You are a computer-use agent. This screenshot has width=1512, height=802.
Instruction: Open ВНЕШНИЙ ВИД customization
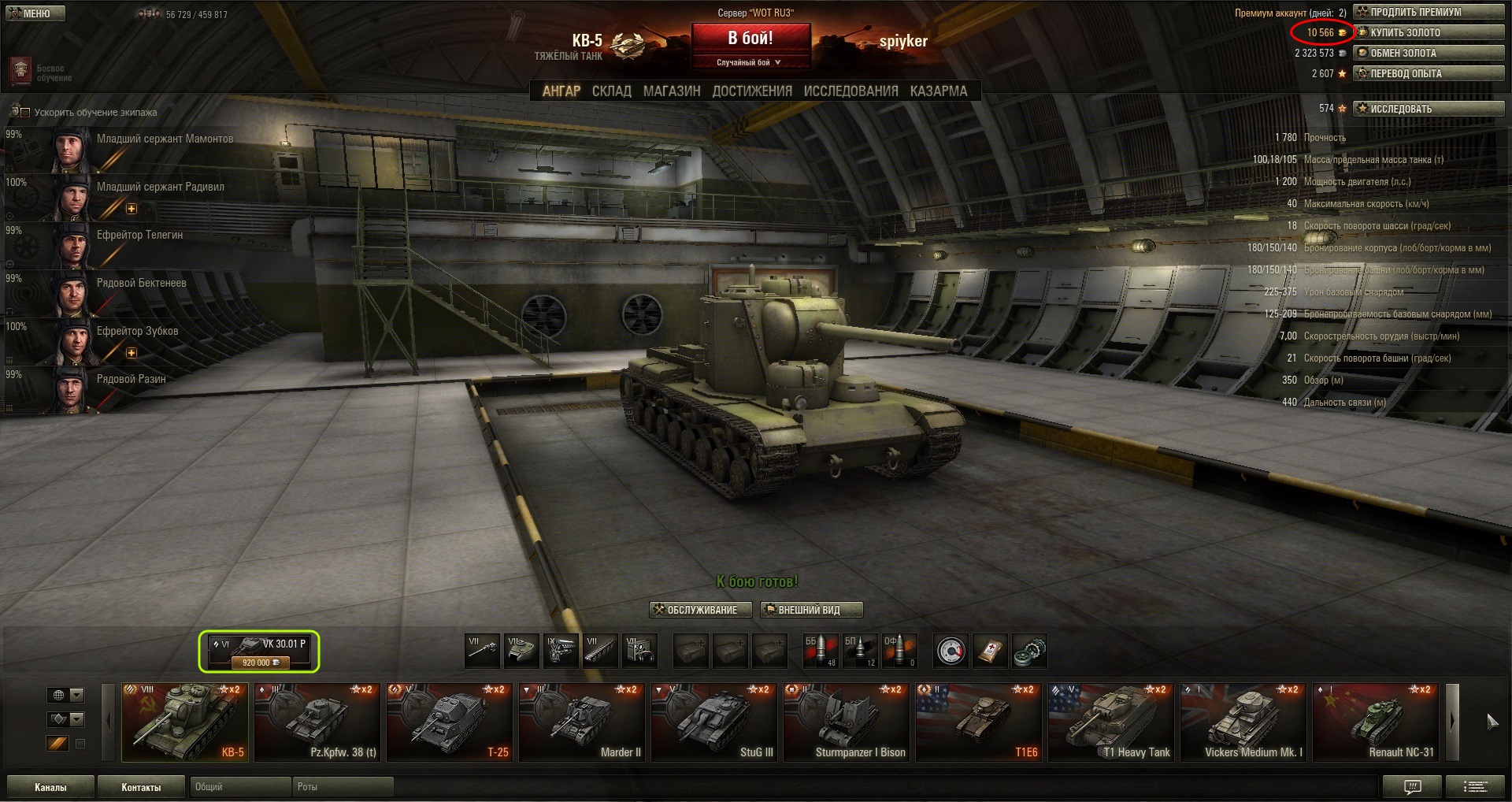811,610
